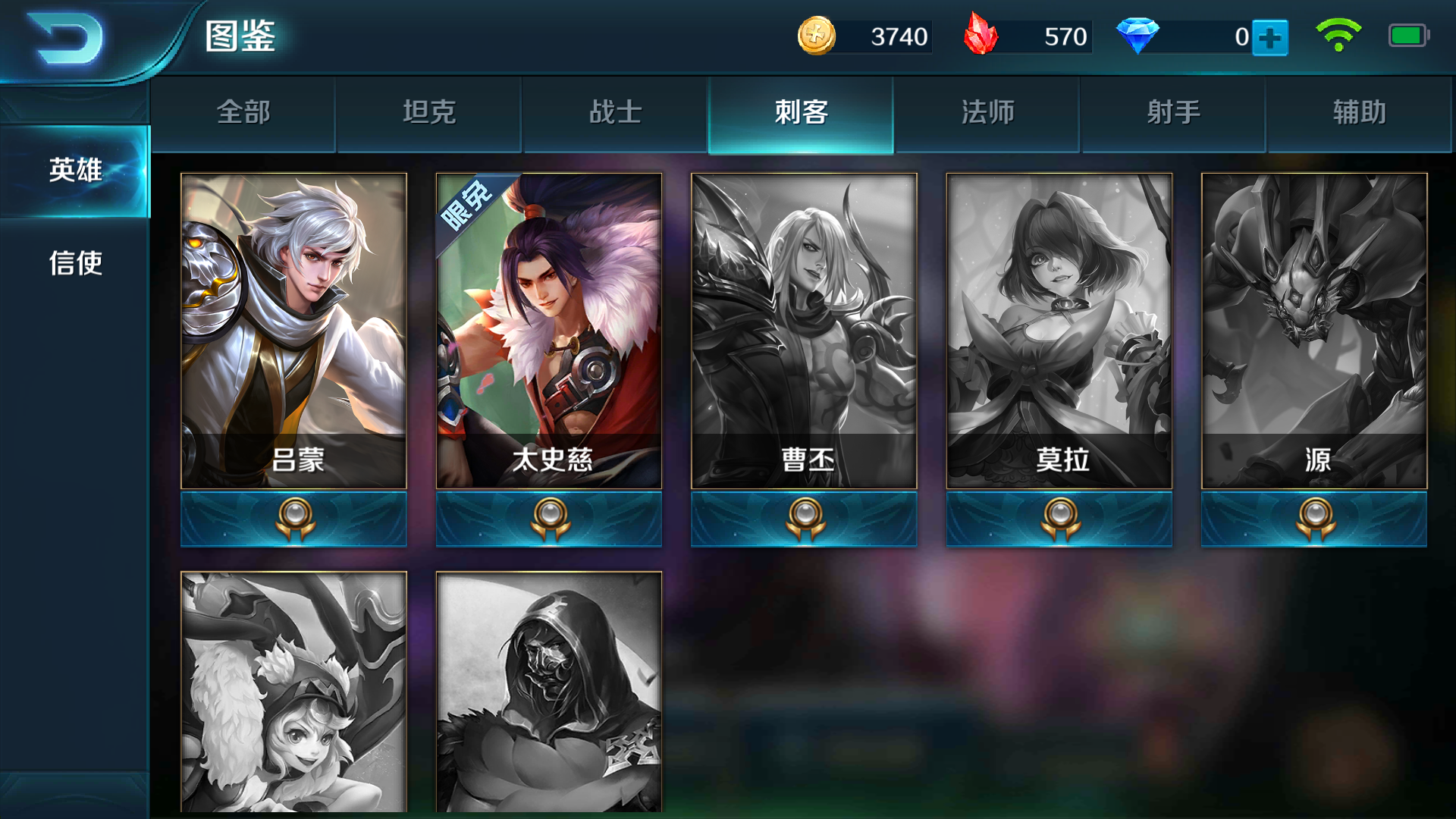Switch to the 法师 category tab

987,112
